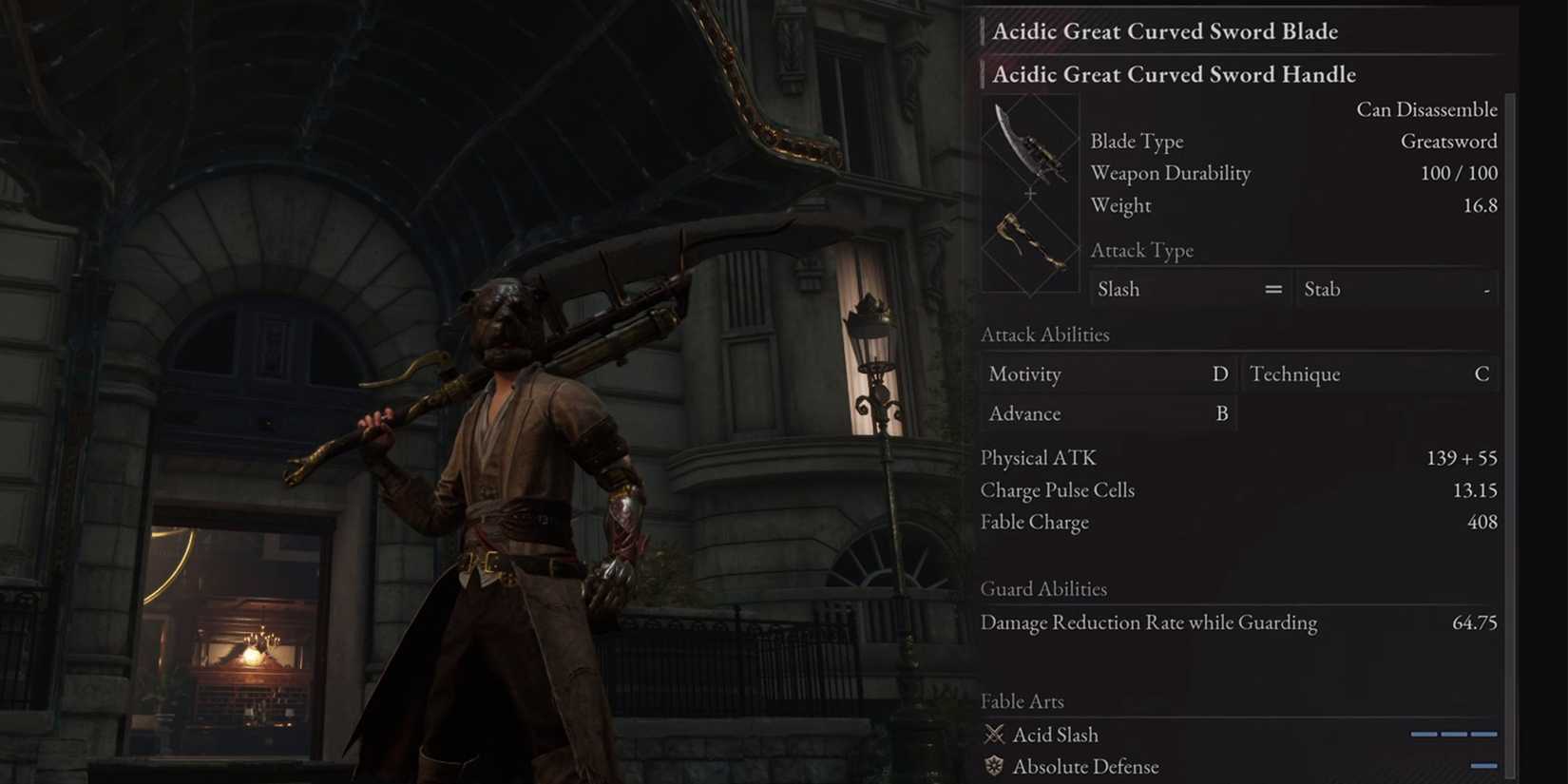Switch to the Acidic Great Curved Sword Handle tab
The image size is (1568, 784).
[x=1174, y=74]
